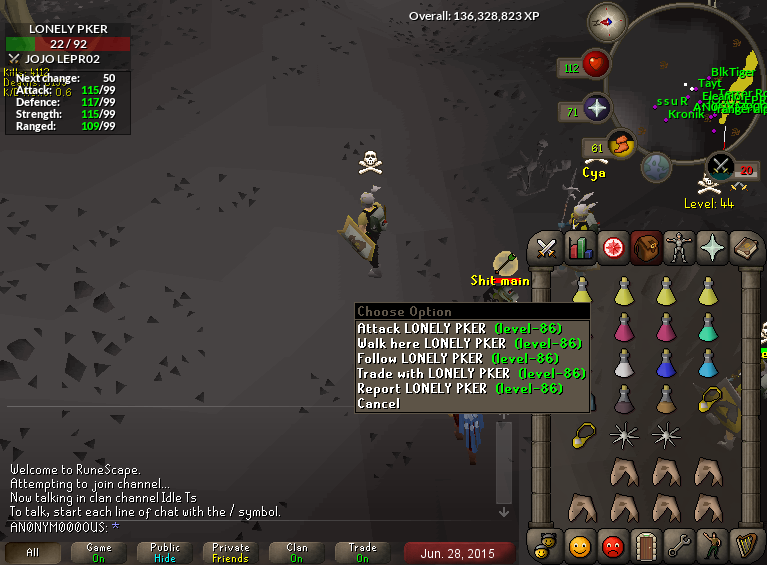Pick Trade with LONELY PKER

click(470, 373)
